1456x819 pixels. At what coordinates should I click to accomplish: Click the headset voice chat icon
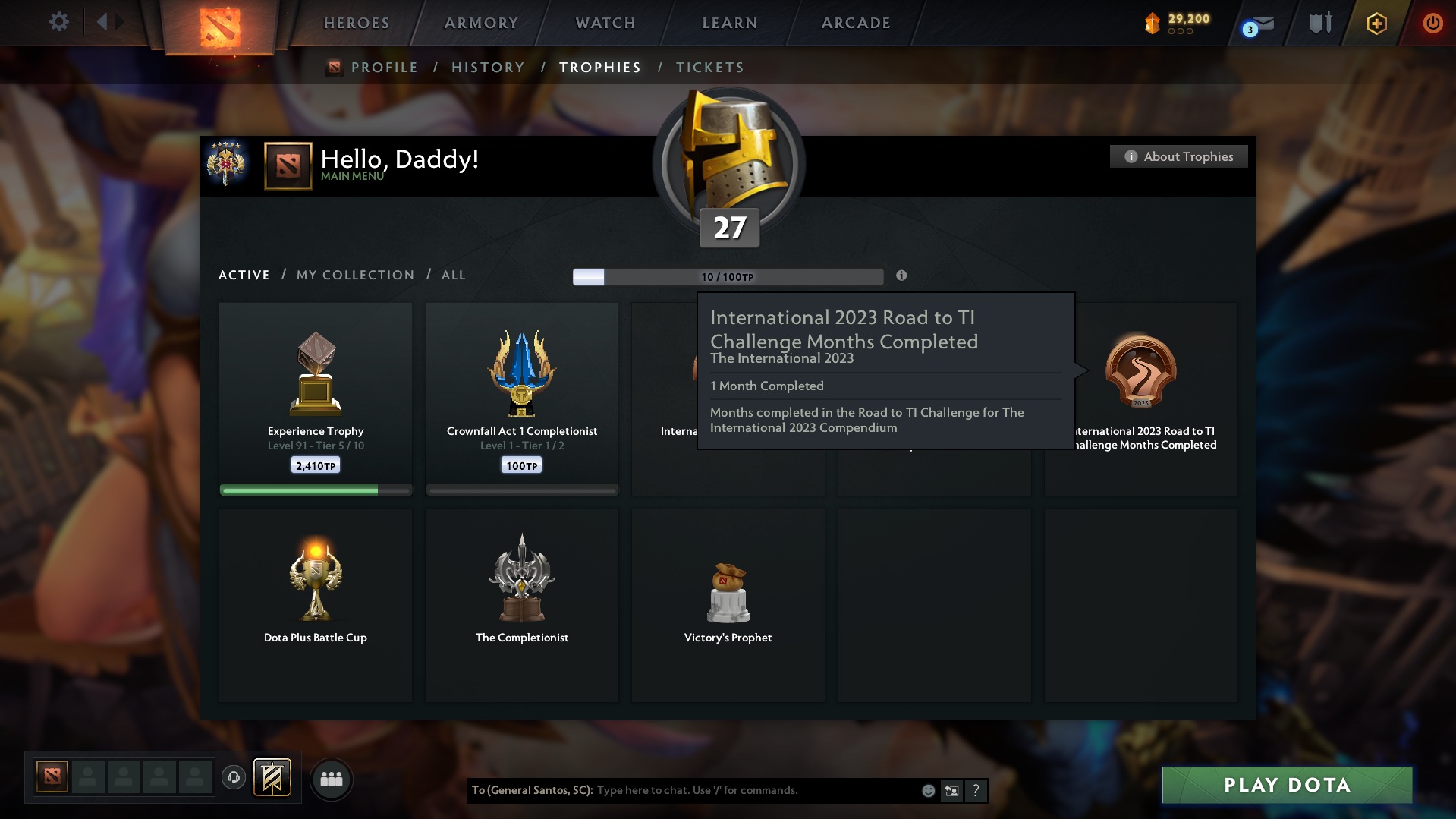tap(233, 777)
